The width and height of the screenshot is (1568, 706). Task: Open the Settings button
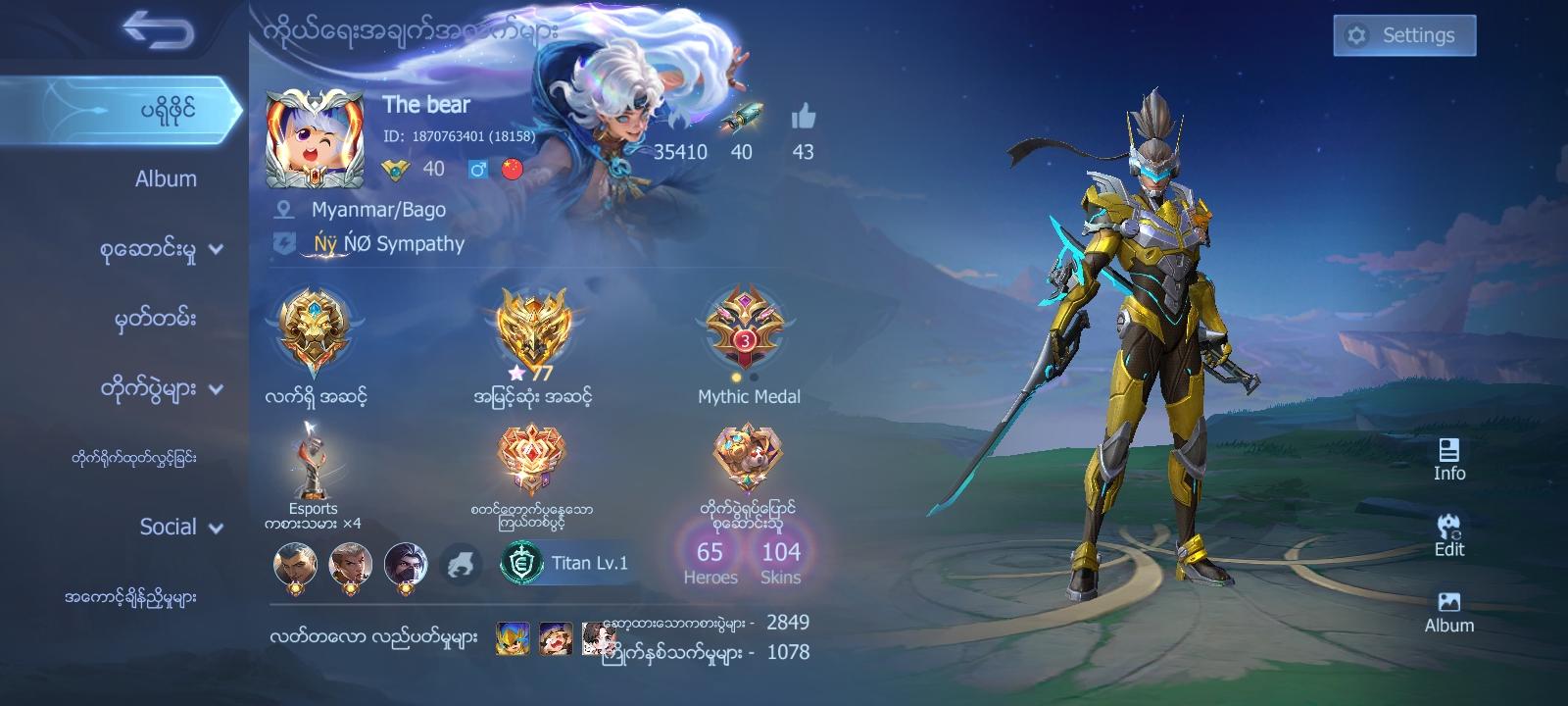pos(1403,34)
